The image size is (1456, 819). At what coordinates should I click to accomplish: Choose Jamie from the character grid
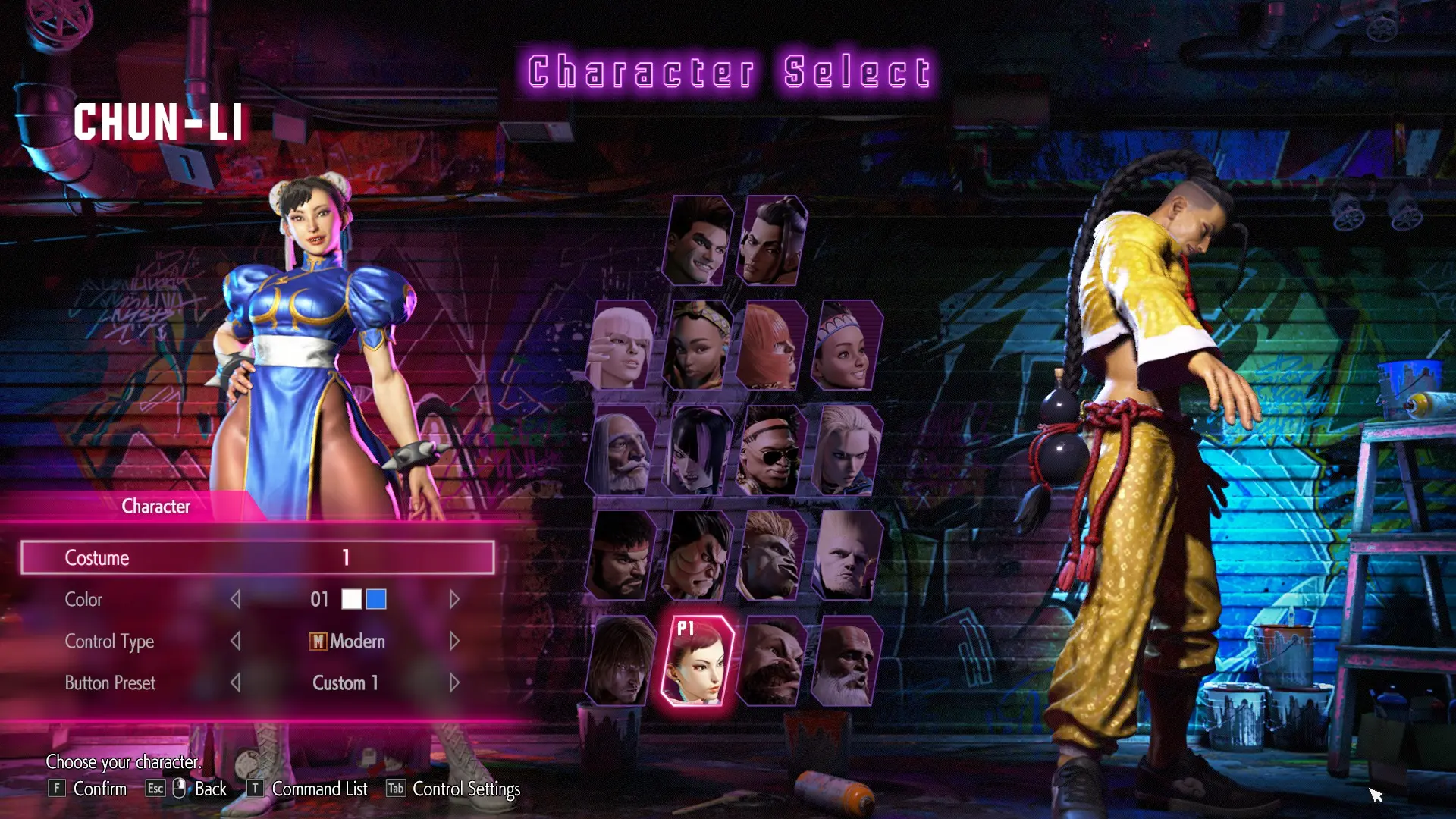771,241
